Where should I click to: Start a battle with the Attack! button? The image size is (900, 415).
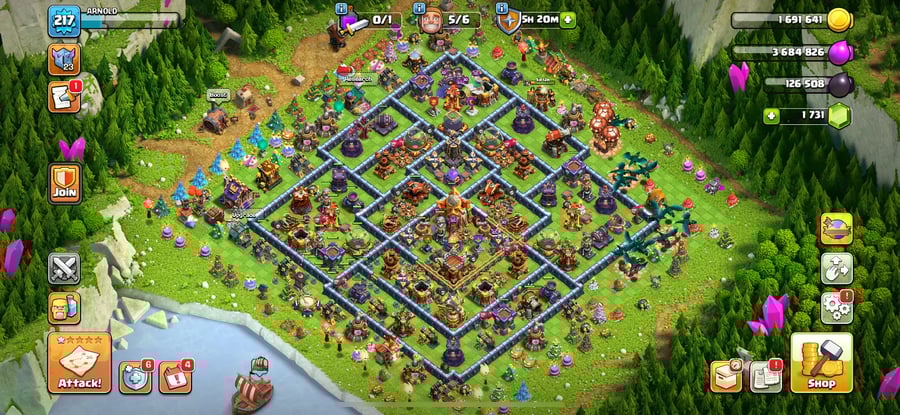coord(79,362)
